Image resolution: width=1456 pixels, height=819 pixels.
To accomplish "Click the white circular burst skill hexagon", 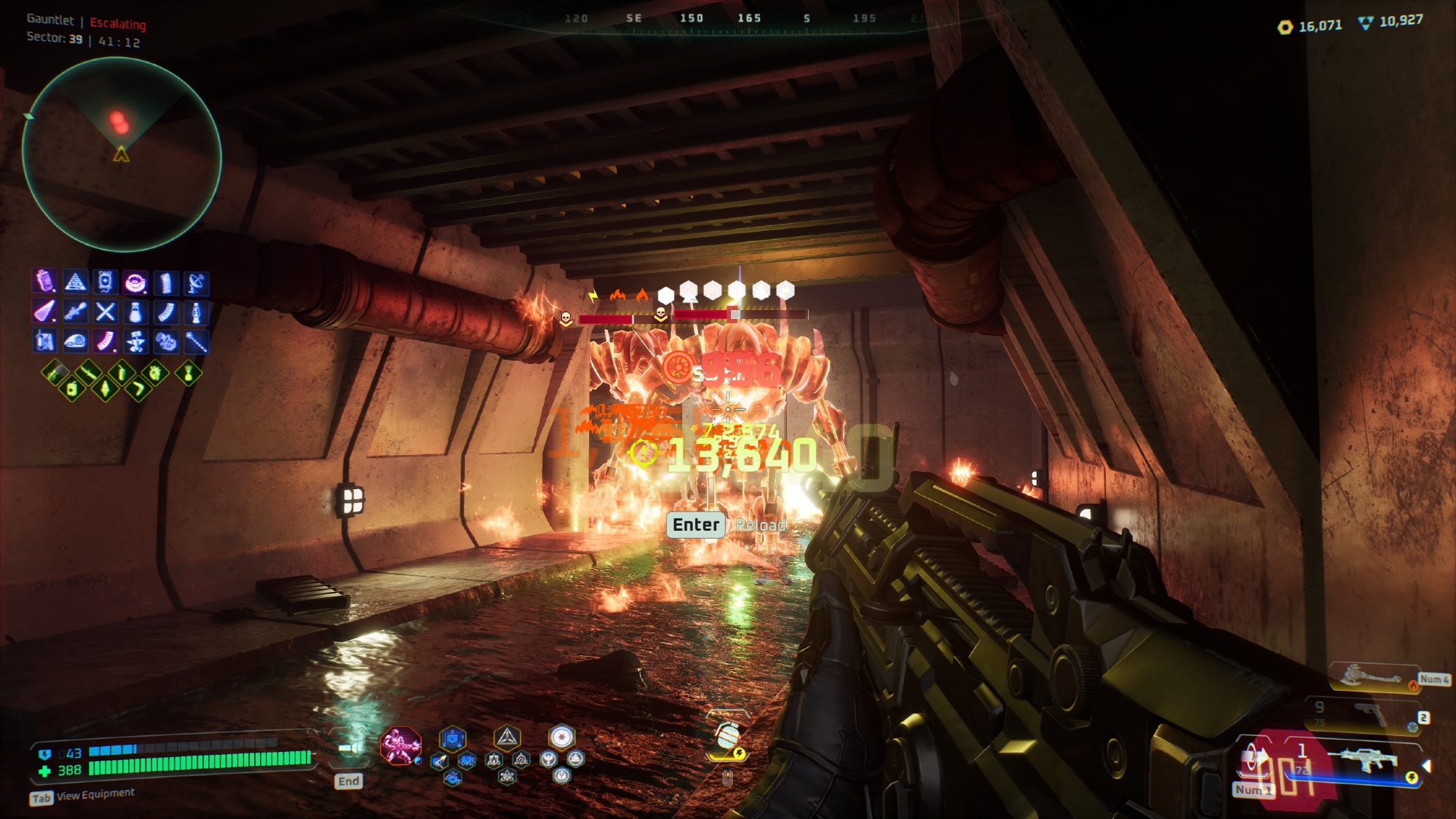I will (x=561, y=737).
